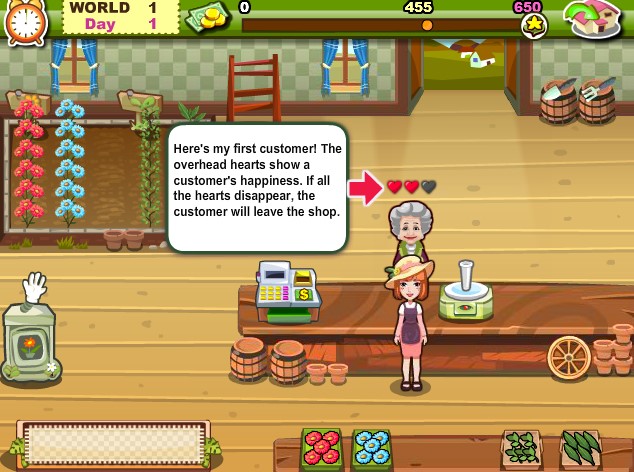Open the house exit menu icon
The image size is (634, 472).
tap(596, 19)
